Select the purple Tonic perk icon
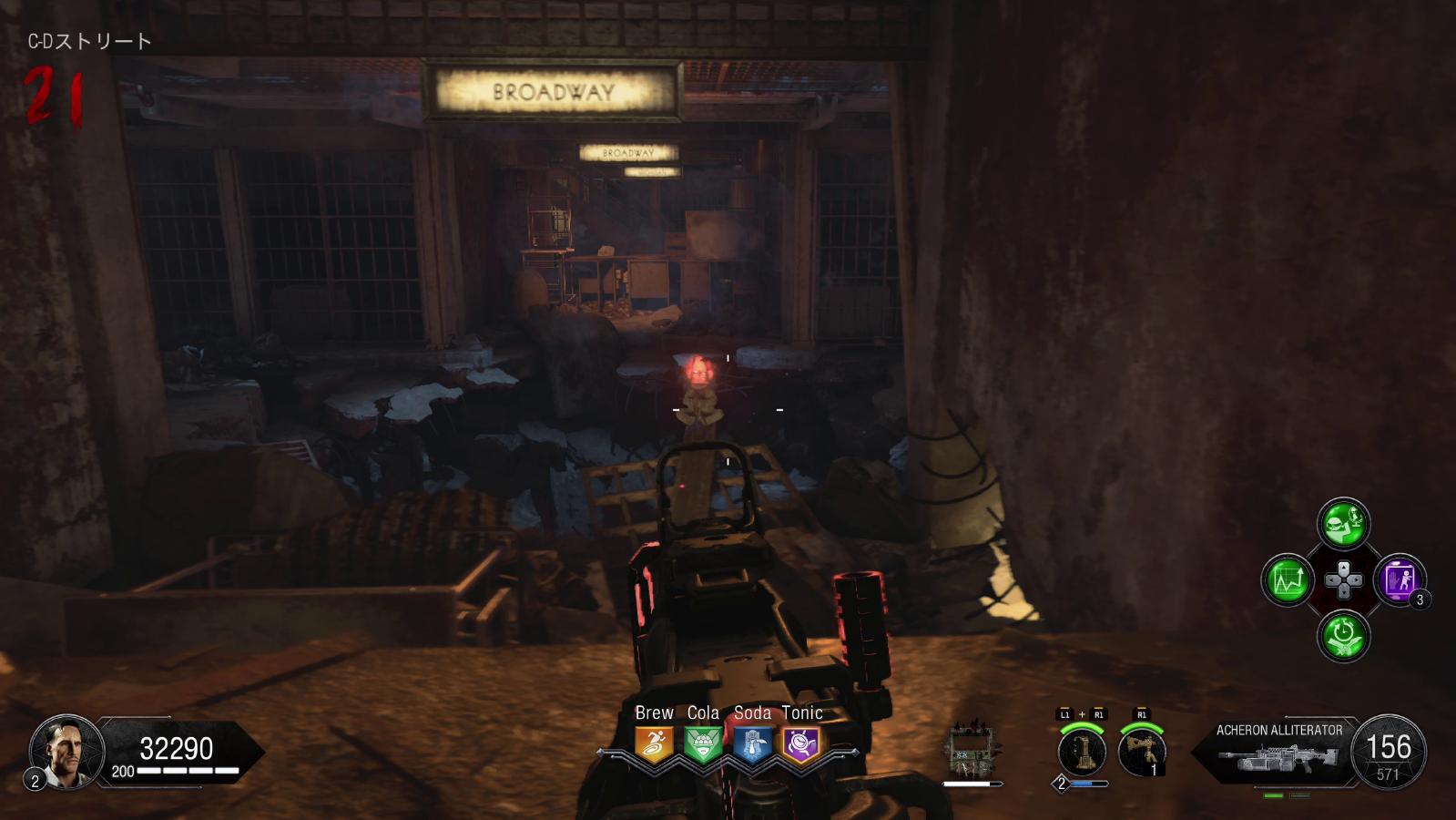The height and width of the screenshot is (820, 1456). pyautogui.click(x=801, y=744)
